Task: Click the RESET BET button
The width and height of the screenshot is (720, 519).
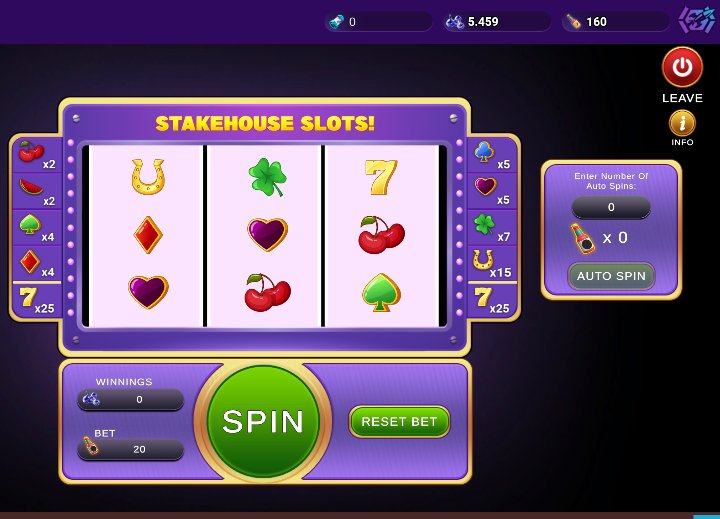Action: (x=399, y=422)
